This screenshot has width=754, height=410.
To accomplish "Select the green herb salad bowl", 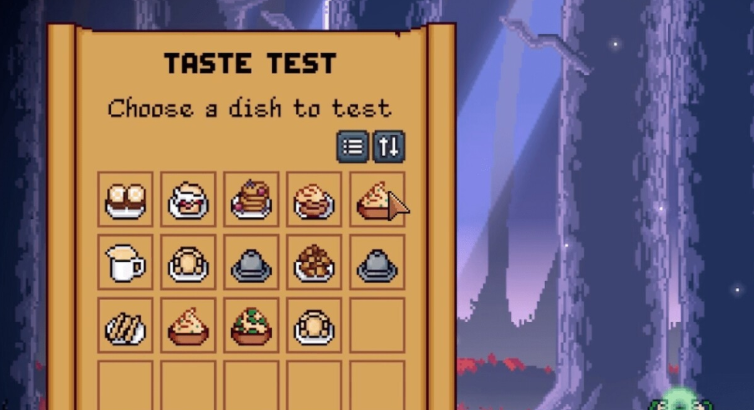I will coord(251,326).
